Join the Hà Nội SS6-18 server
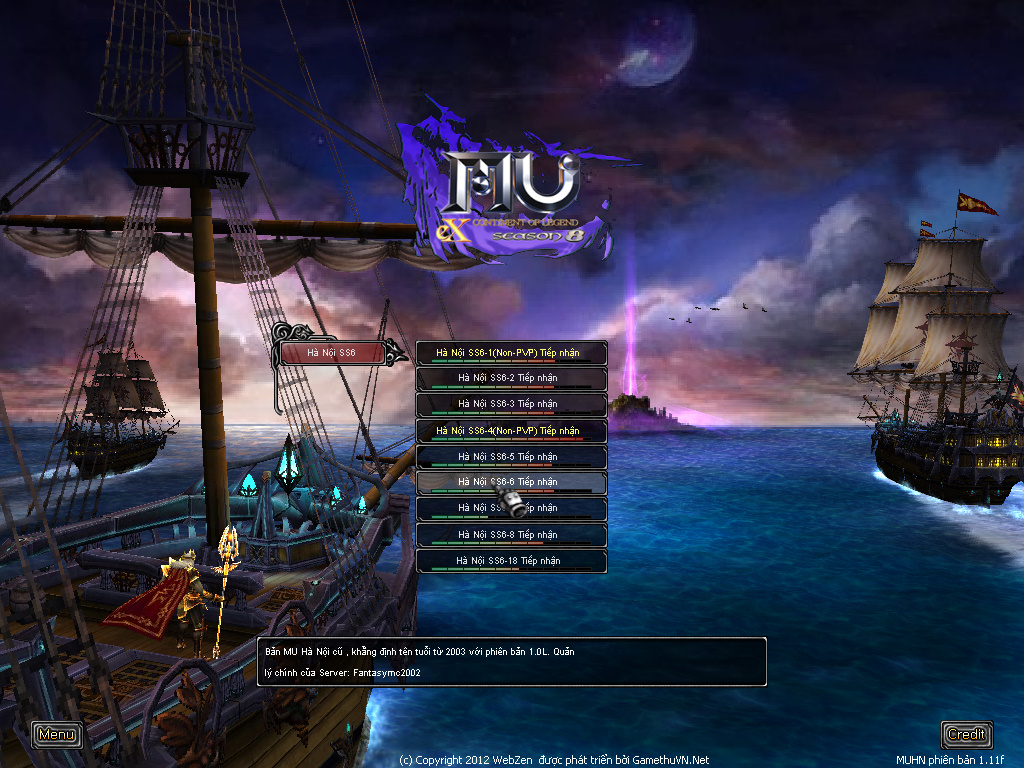1024x768 pixels. (511, 561)
